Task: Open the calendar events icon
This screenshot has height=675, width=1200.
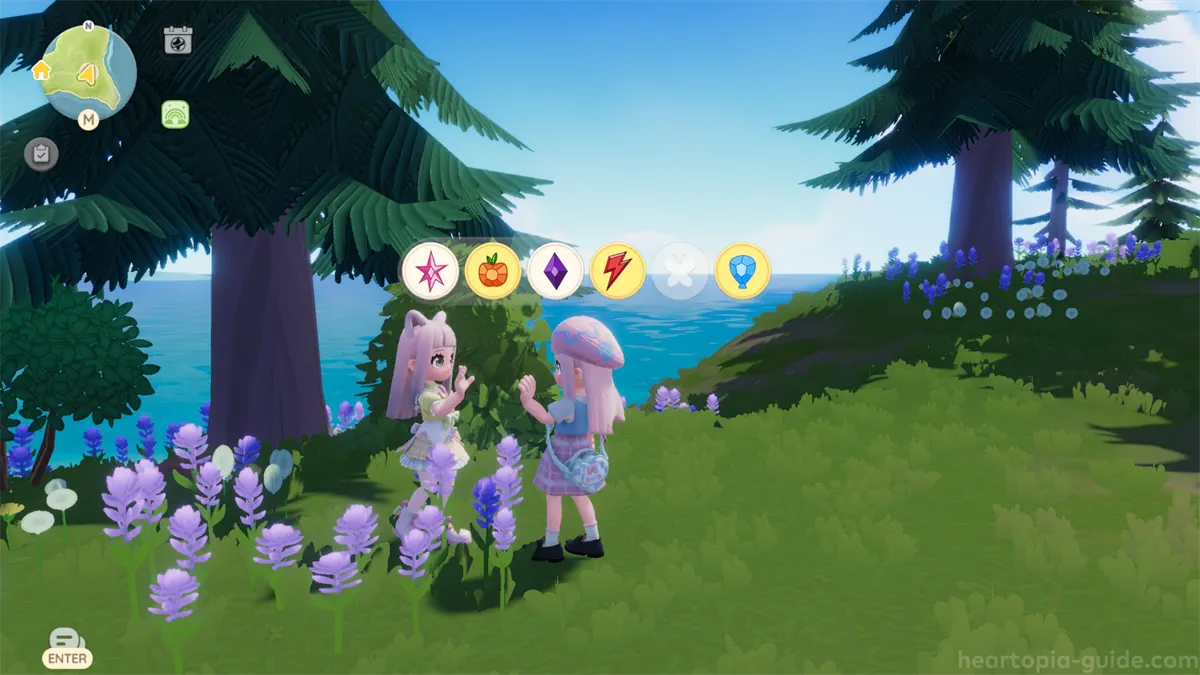Action: [177, 40]
